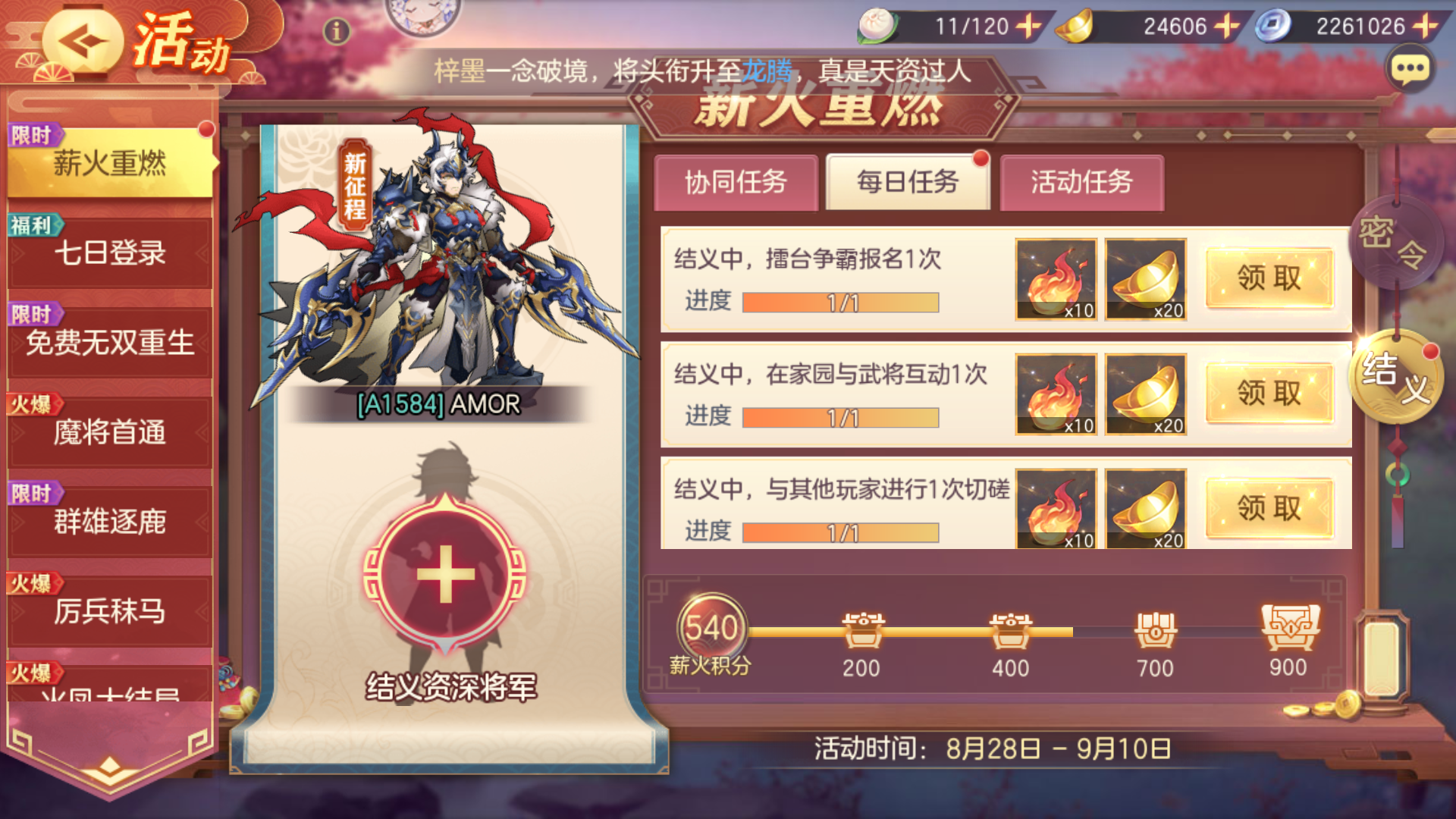Click the fire reward icon in the first task
1456x819 pixels.
1056,279
